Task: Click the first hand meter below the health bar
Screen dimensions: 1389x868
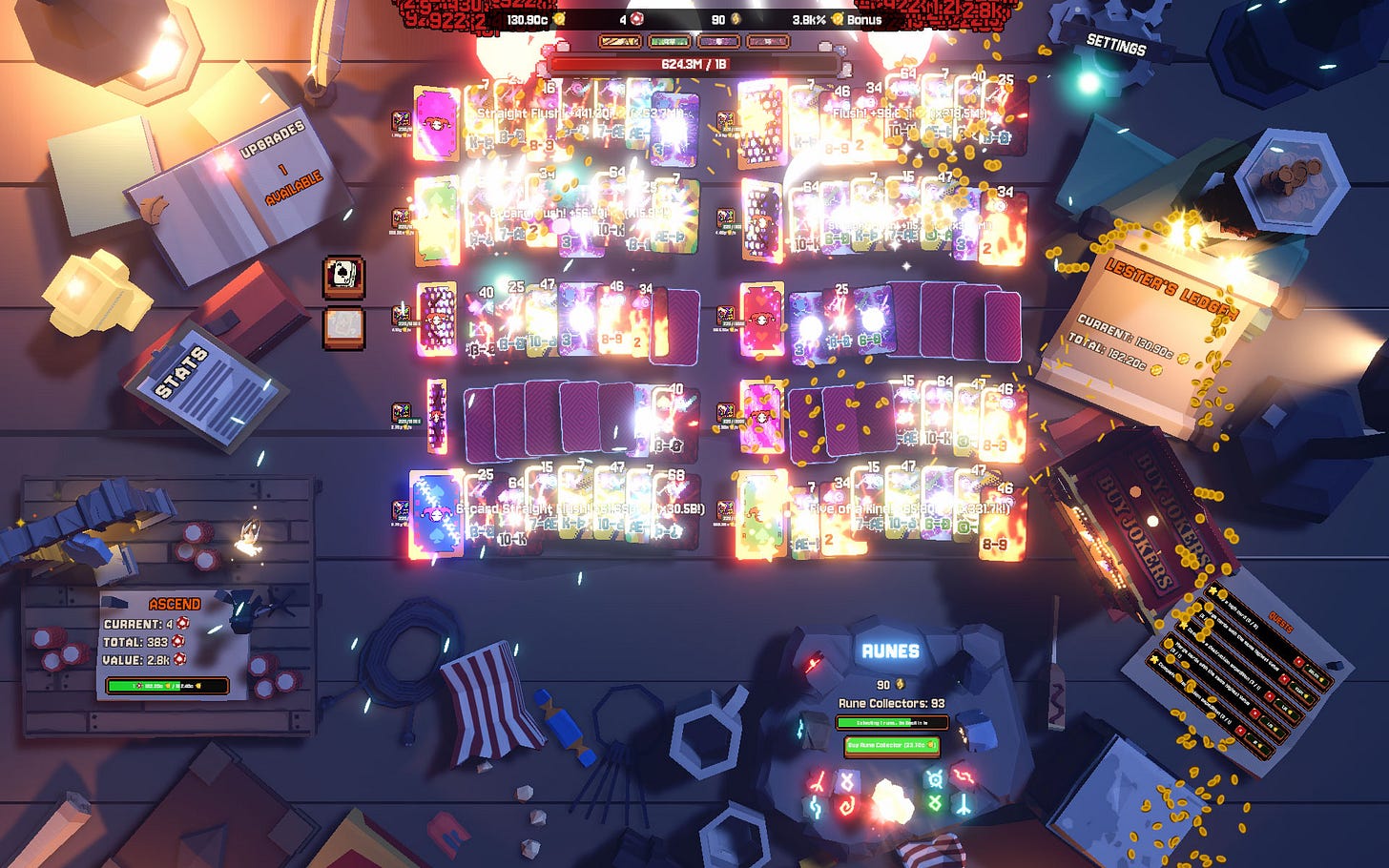Action: pyautogui.click(x=619, y=42)
